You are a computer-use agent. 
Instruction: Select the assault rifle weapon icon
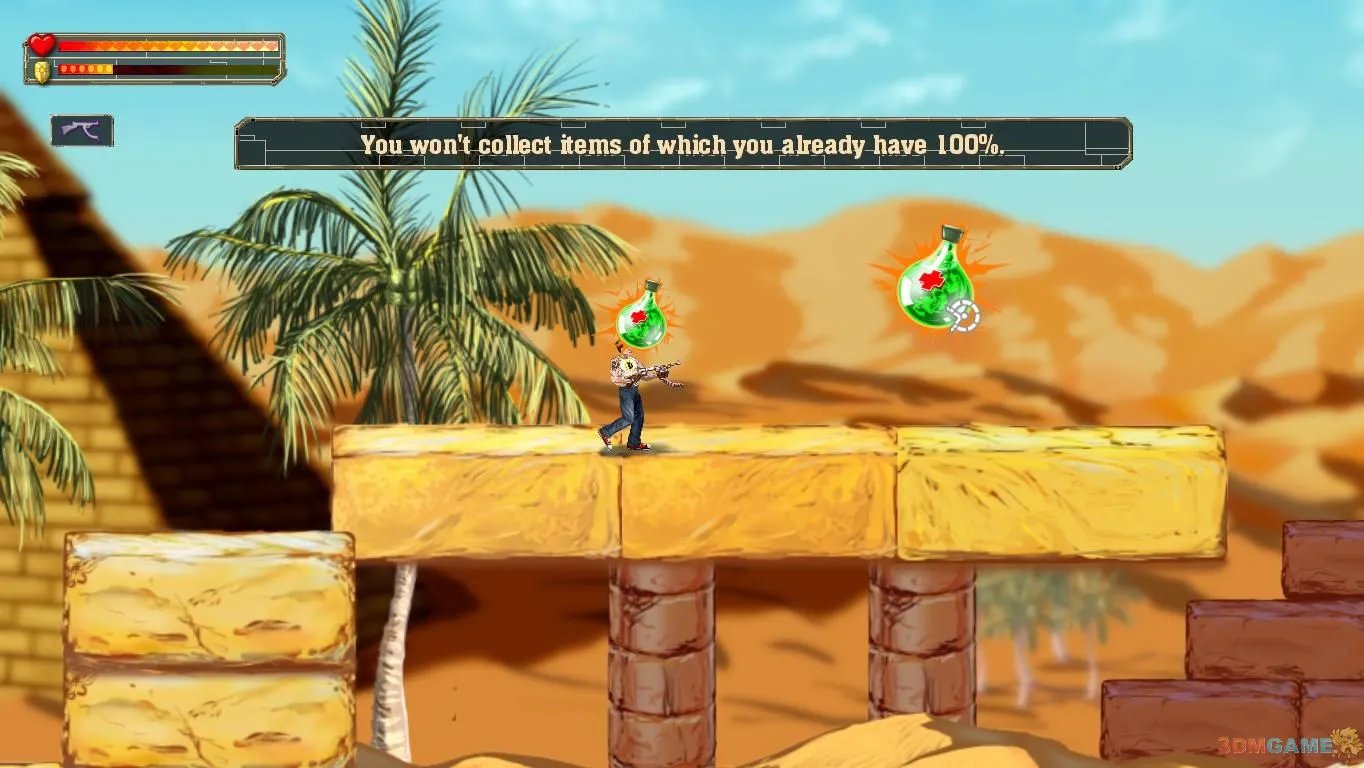(x=82, y=131)
